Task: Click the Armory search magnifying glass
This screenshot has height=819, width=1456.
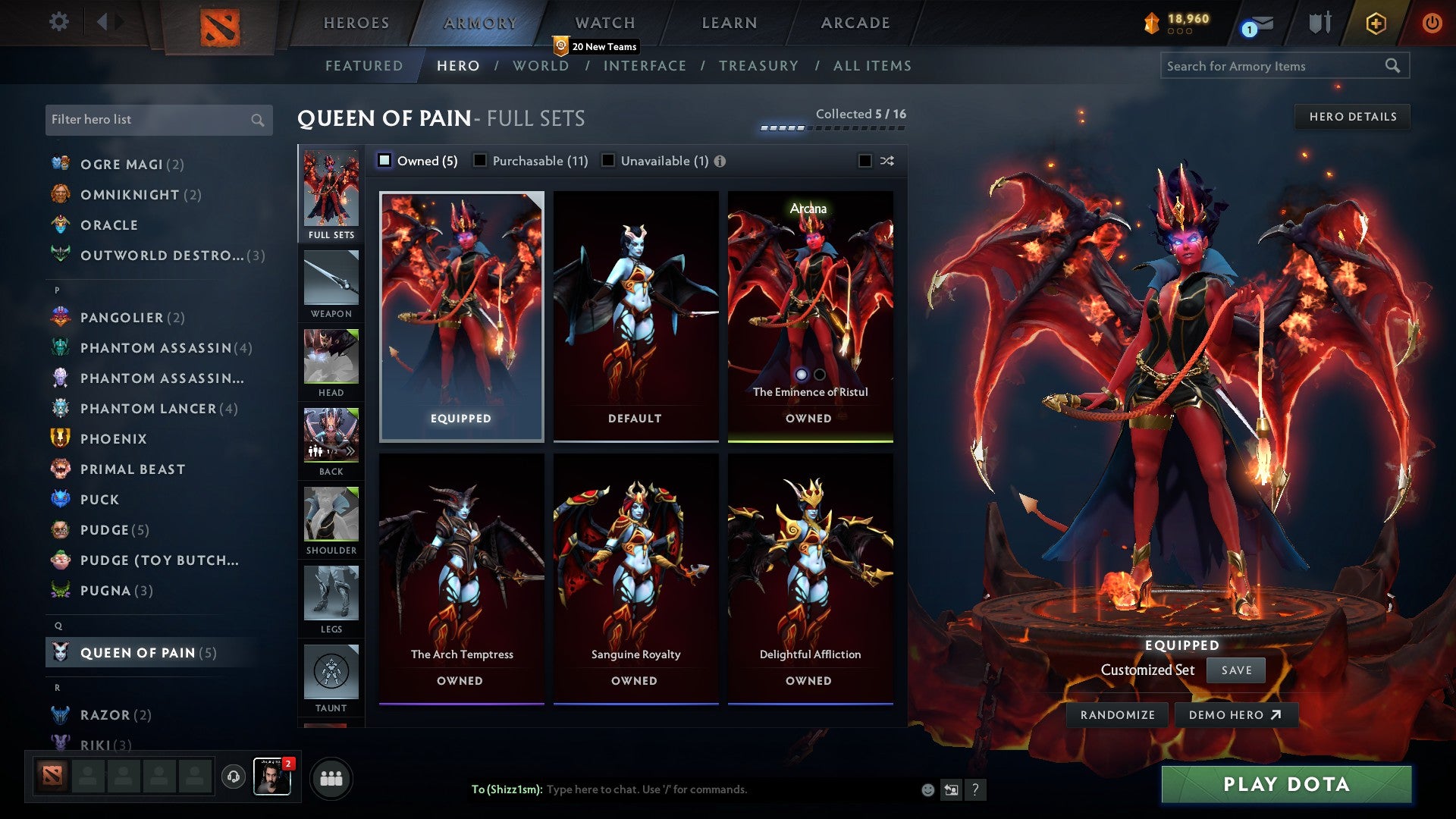Action: (x=1394, y=66)
